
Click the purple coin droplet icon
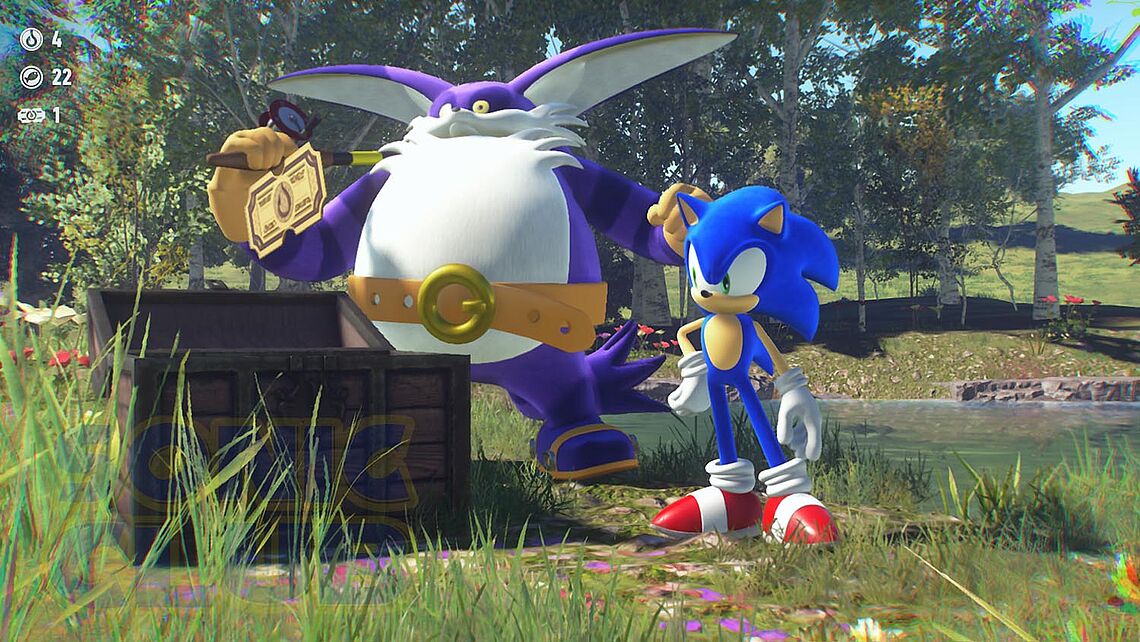coord(31,40)
